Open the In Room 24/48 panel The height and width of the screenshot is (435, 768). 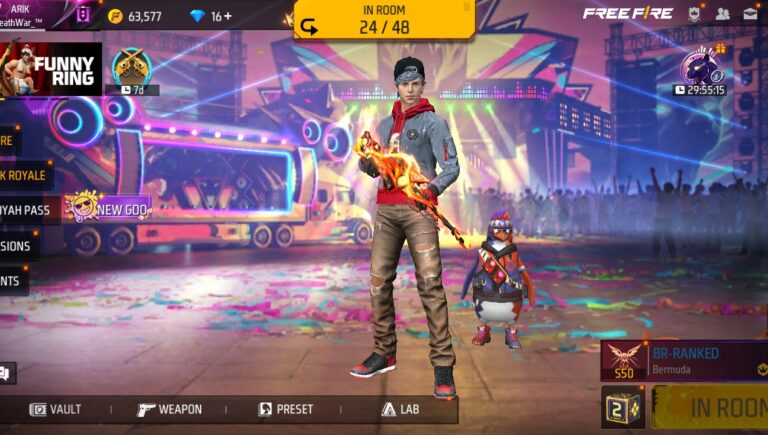pyautogui.click(x=383, y=20)
